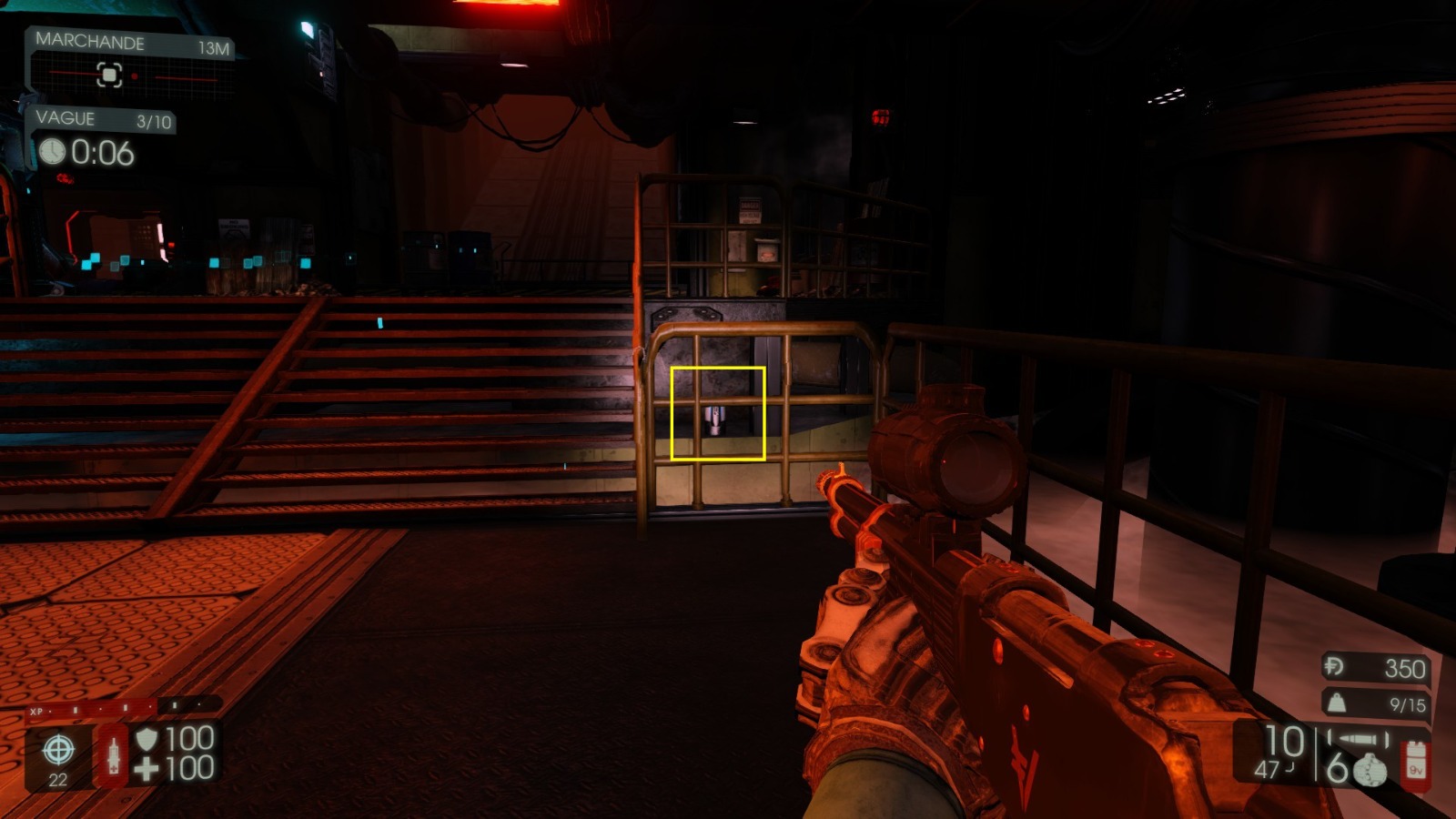Image resolution: width=1456 pixels, height=819 pixels.
Task: Toggle the red 9V flashlight battery indicator
Action: point(1417,761)
